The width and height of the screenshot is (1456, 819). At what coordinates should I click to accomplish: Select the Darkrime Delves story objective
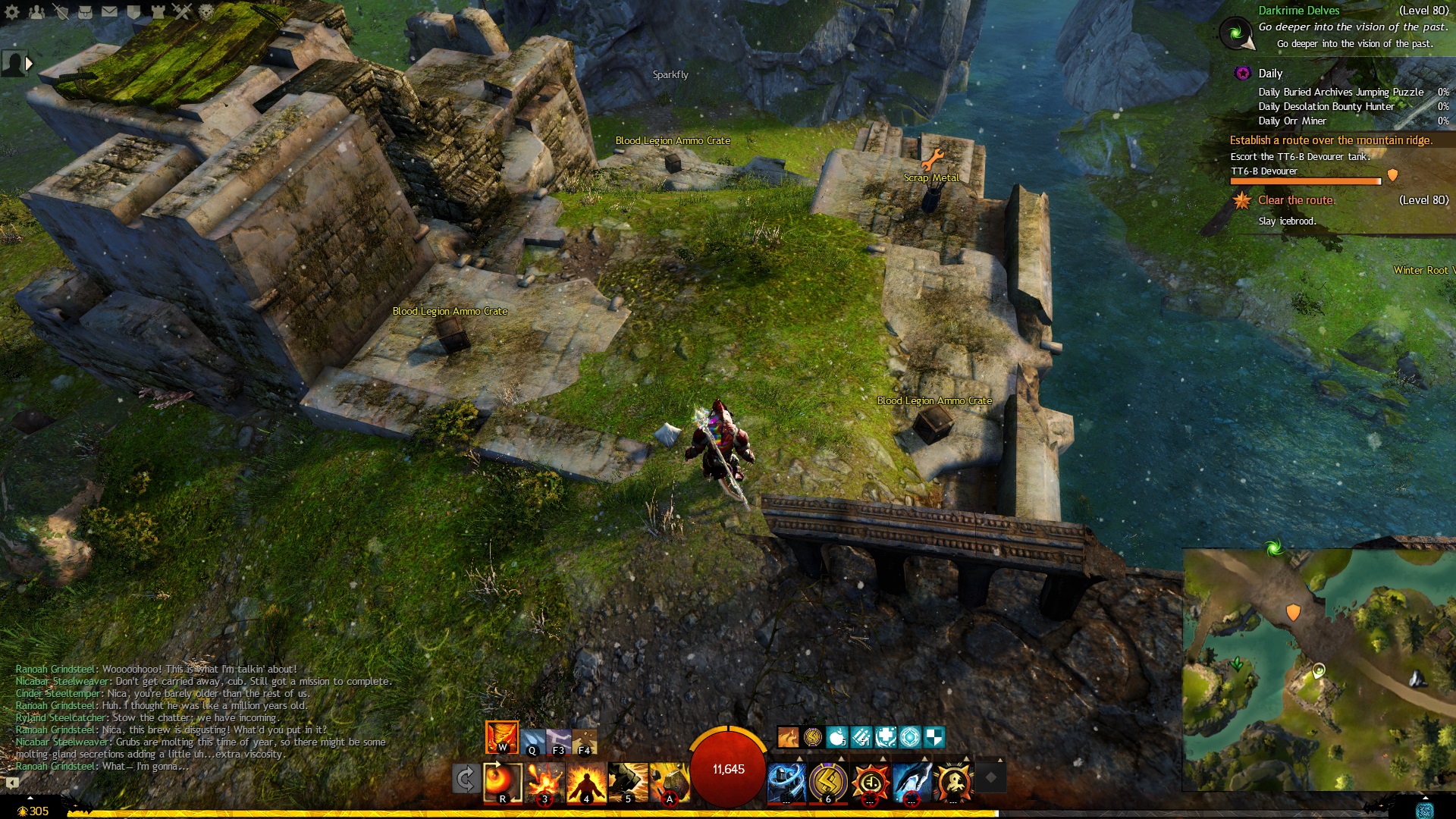point(1298,11)
